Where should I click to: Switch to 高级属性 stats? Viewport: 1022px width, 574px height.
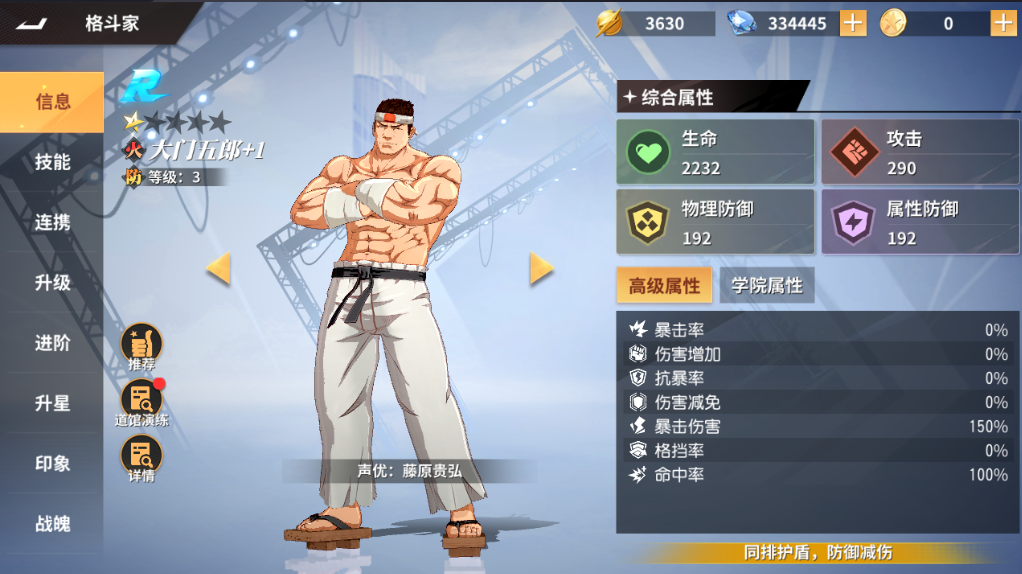pyautogui.click(x=664, y=286)
